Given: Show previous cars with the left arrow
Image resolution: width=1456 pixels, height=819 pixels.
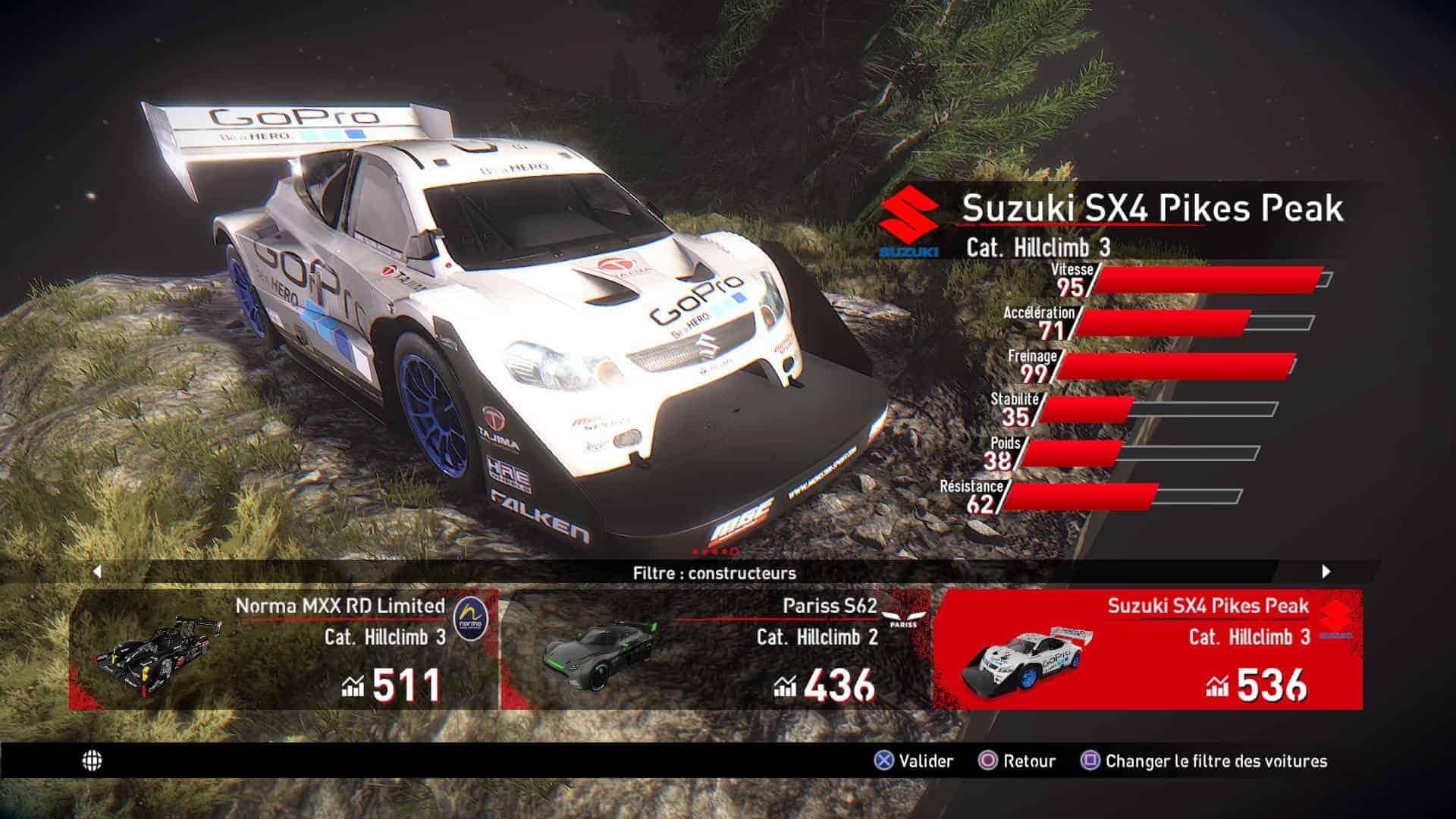Looking at the screenshot, I should click(x=96, y=572).
